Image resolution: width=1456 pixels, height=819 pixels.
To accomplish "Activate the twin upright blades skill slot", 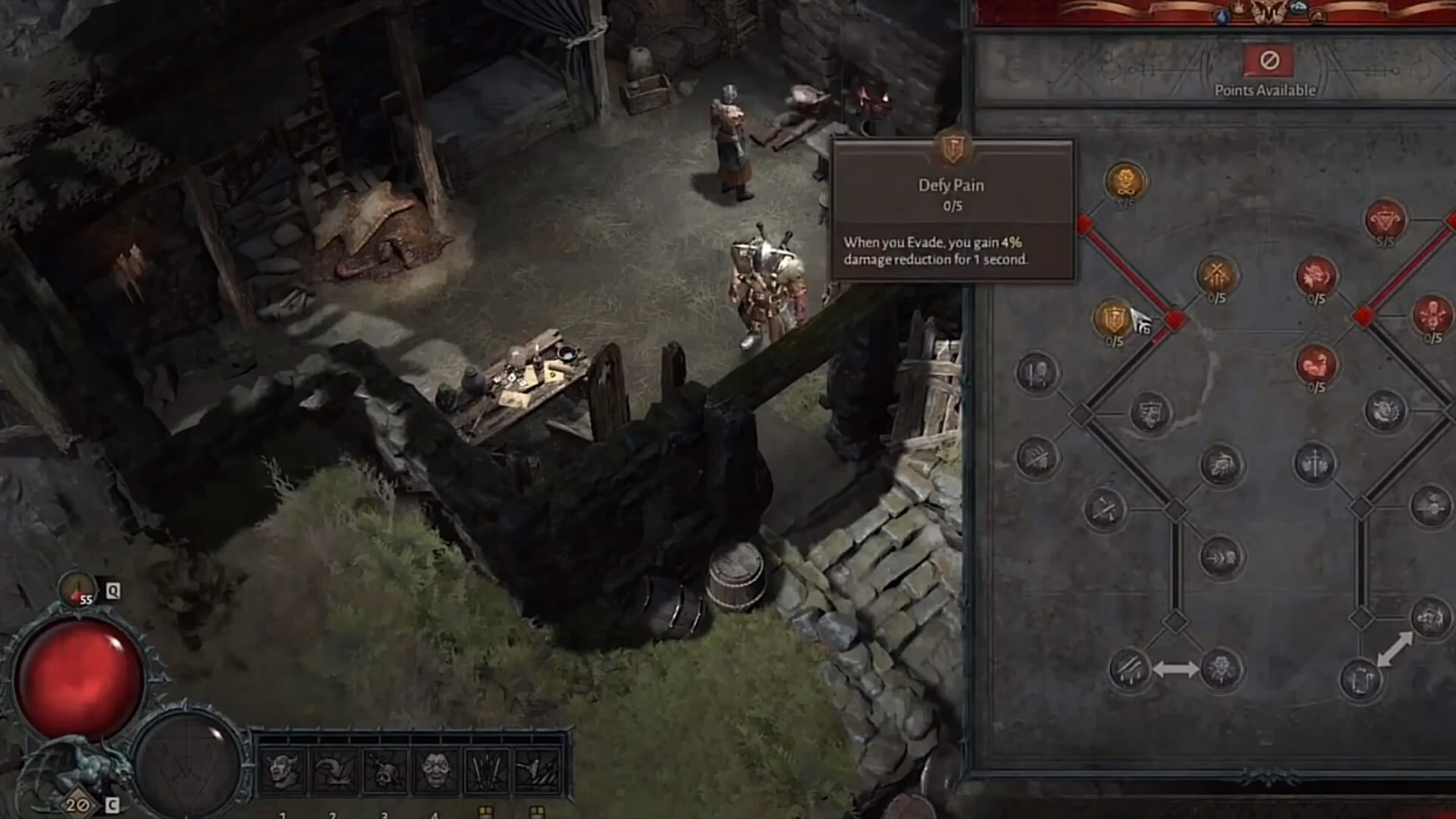I will click(487, 771).
